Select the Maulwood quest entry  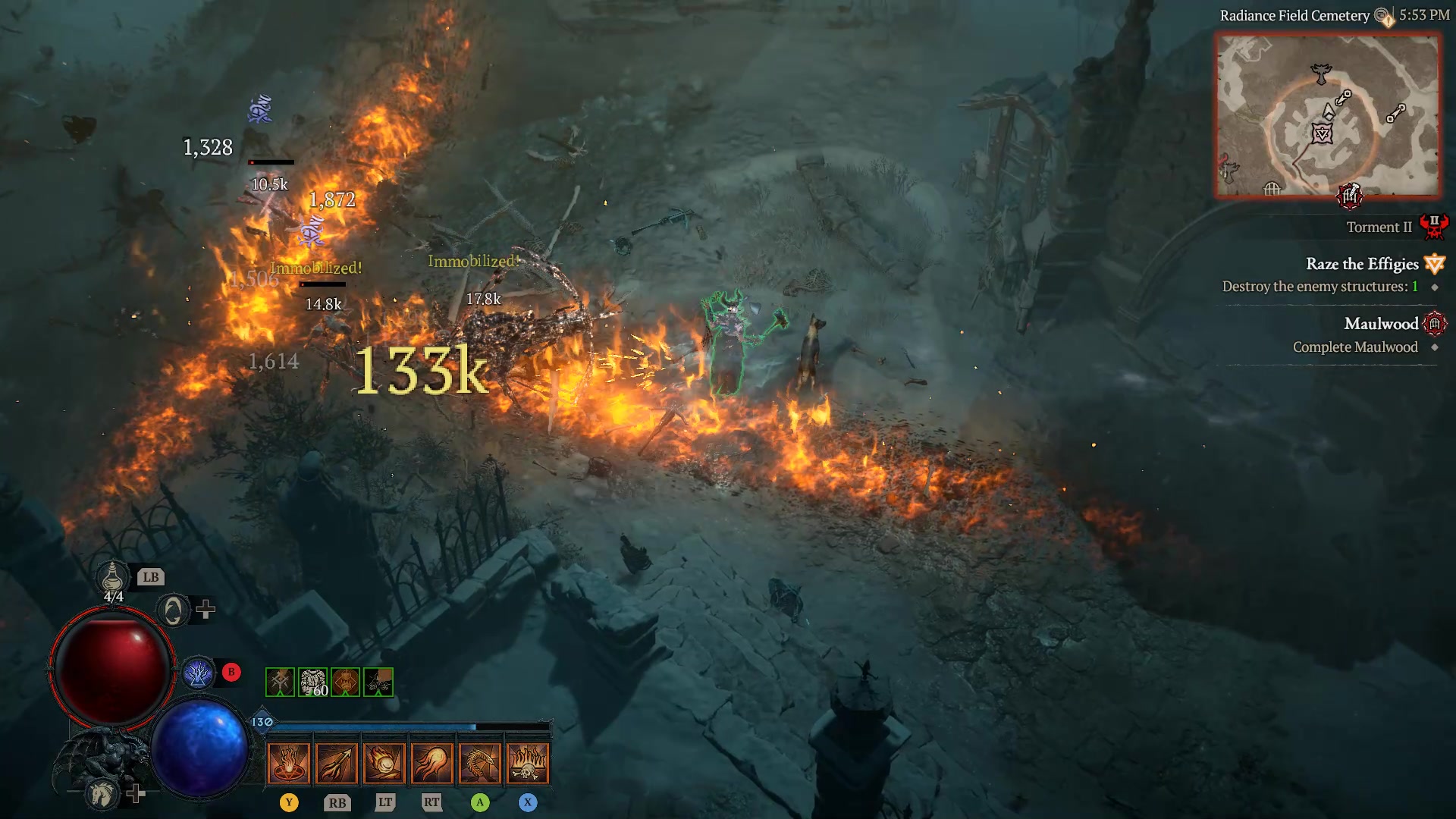1382,324
